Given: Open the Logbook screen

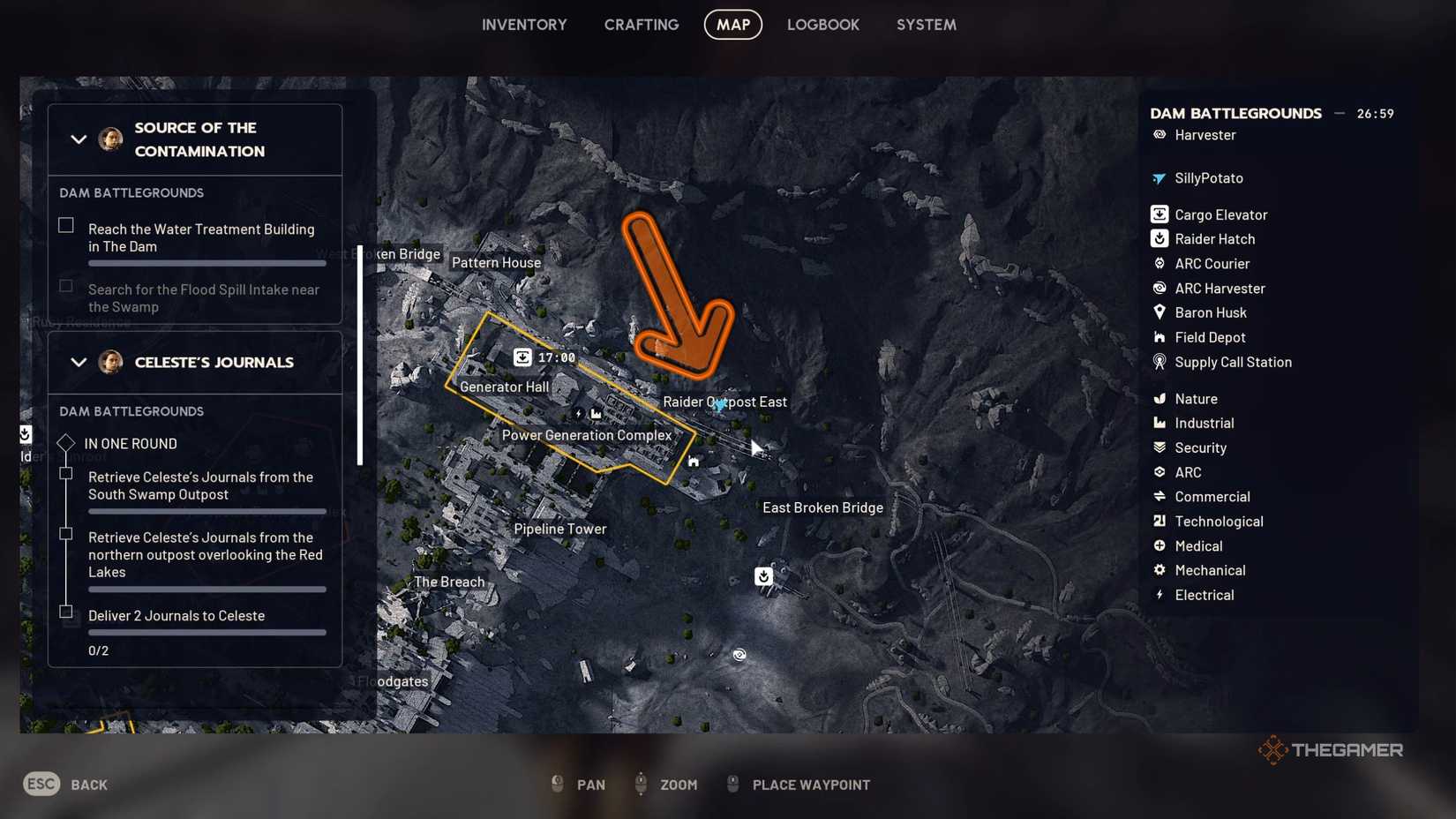Looking at the screenshot, I should [x=822, y=25].
